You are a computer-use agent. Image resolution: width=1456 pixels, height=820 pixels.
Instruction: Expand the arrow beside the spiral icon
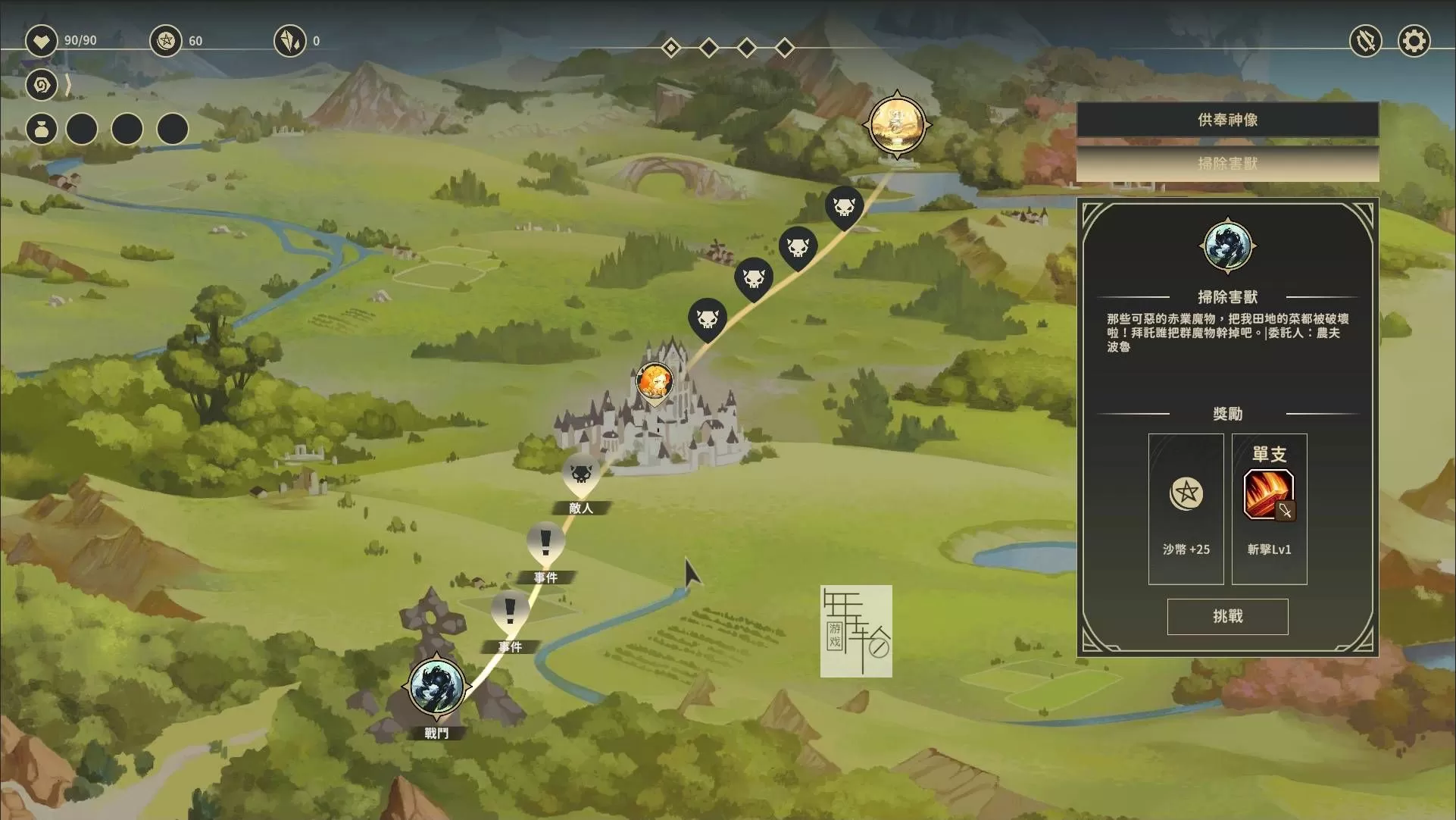point(68,85)
